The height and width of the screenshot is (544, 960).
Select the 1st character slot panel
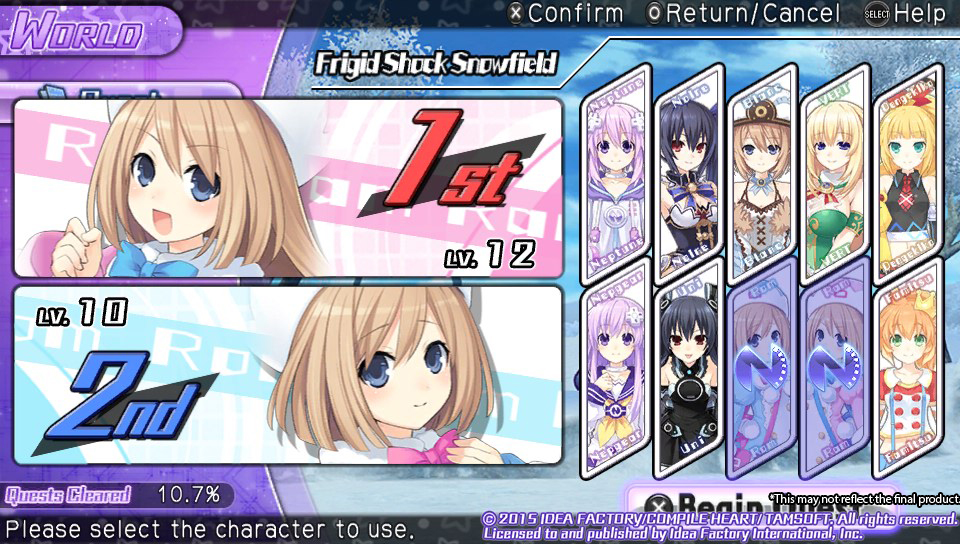[287, 188]
